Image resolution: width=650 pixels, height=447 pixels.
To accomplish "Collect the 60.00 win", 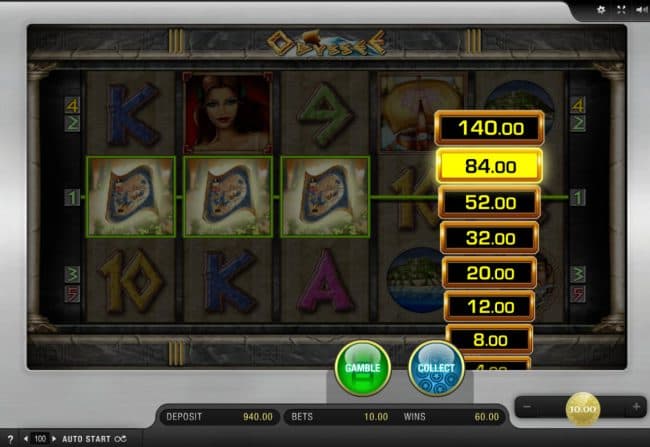I will 436,368.
